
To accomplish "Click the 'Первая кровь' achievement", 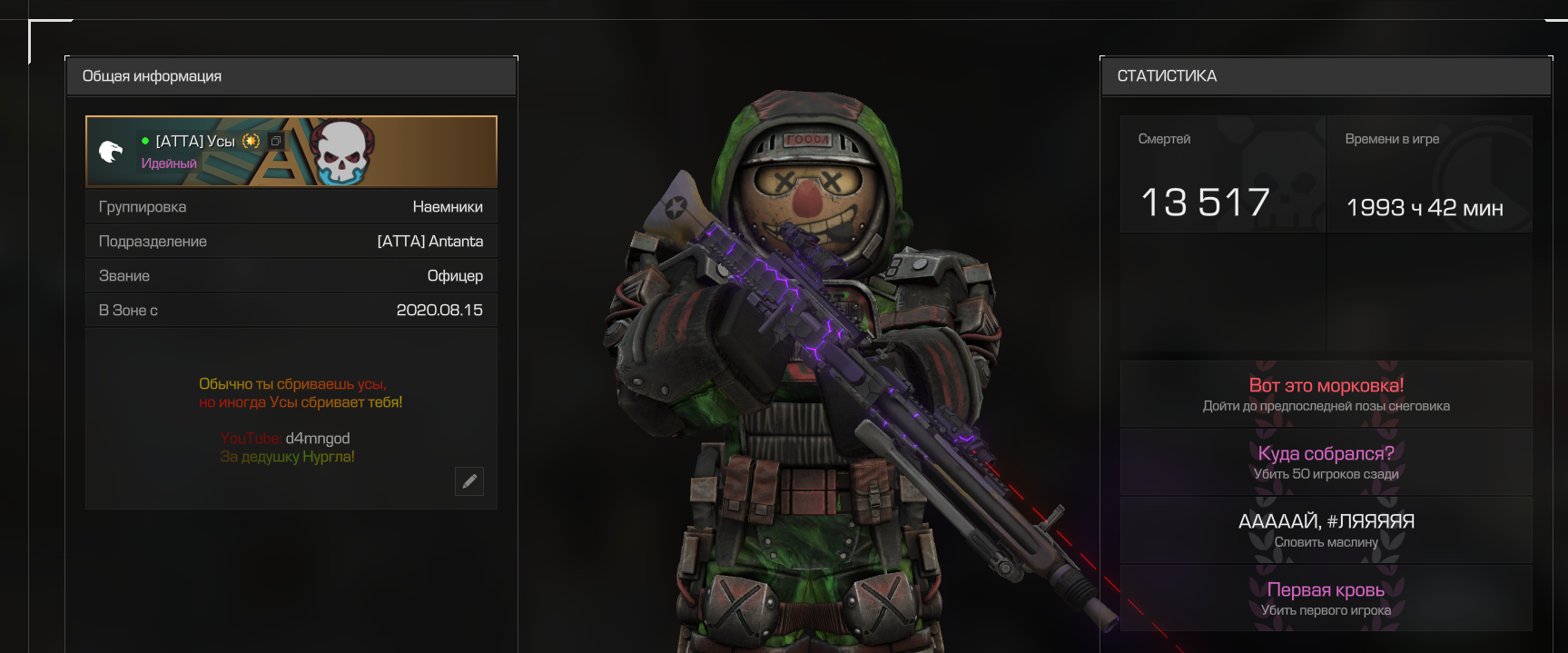I will [x=1326, y=599].
